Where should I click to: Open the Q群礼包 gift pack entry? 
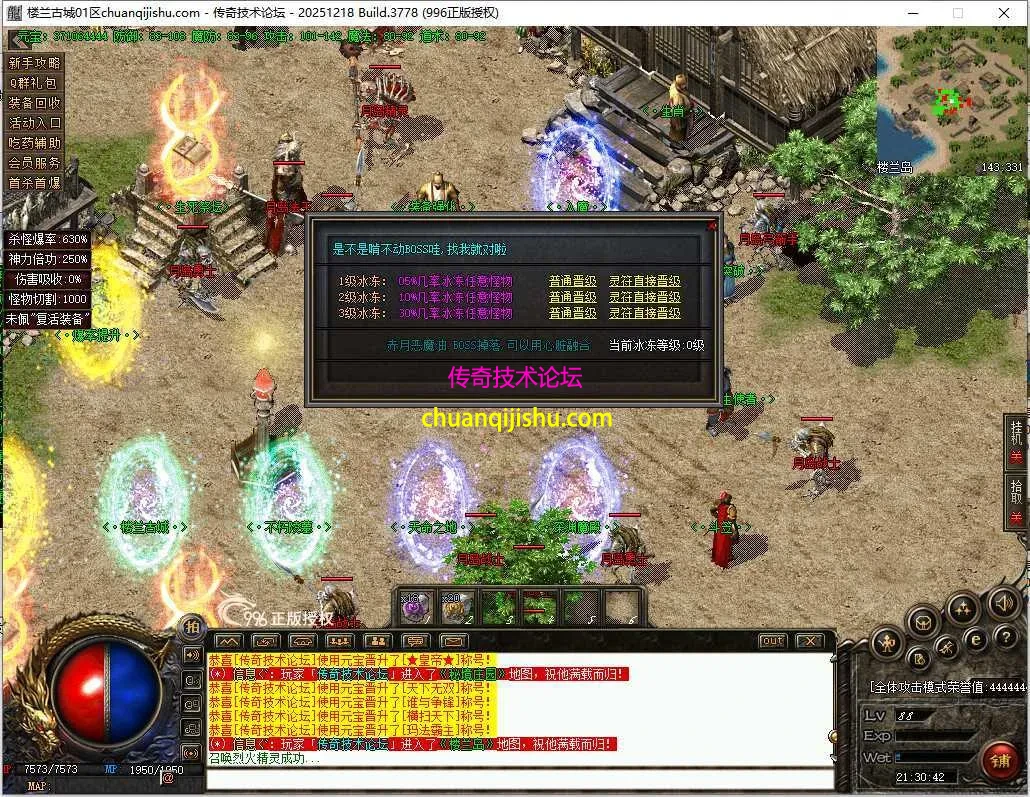[x=34, y=83]
